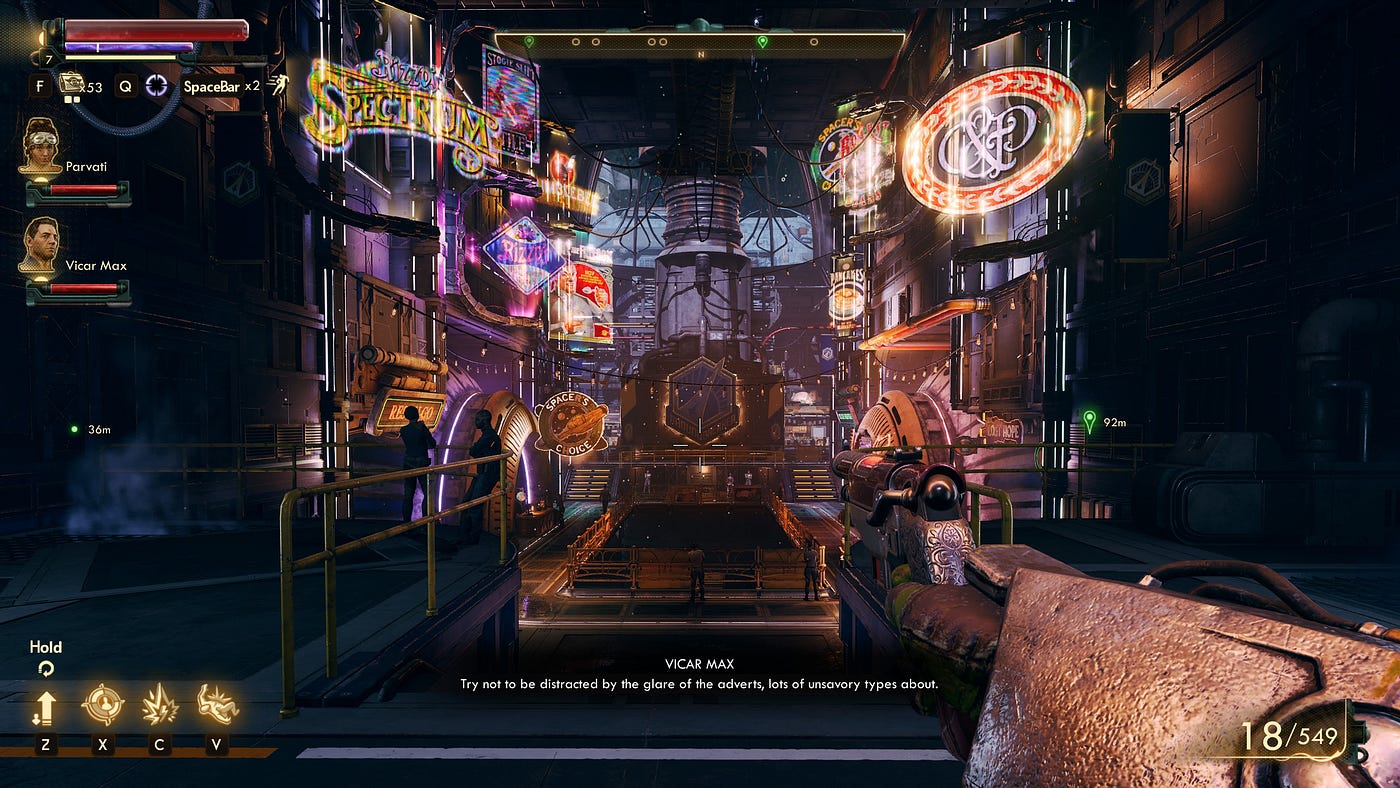Trigger the falling figure companion ability
Viewport: 1400px width, 788px height.
[x=217, y=705]
